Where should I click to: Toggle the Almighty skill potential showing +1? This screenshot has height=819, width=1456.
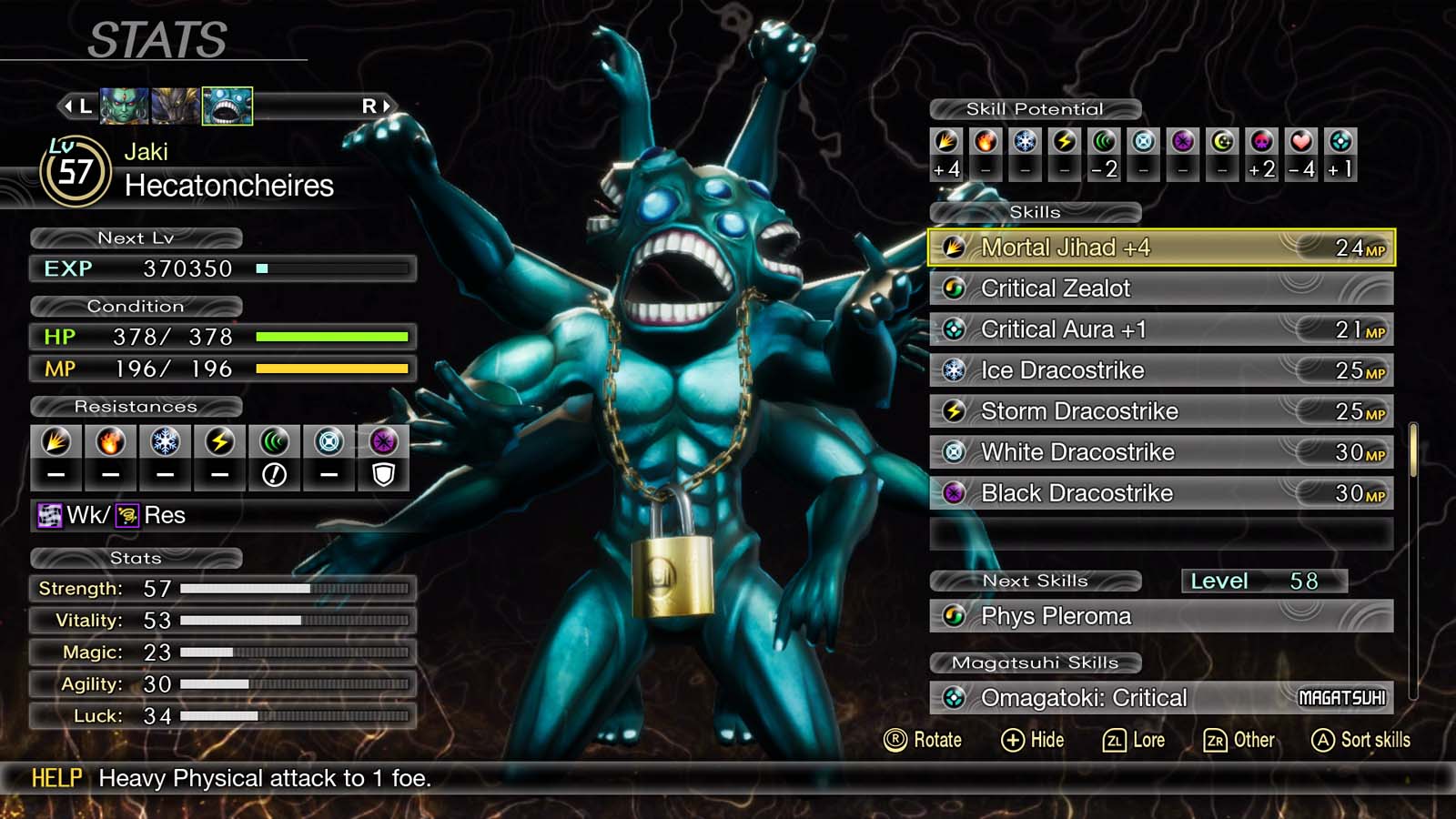coord(1340,141)
